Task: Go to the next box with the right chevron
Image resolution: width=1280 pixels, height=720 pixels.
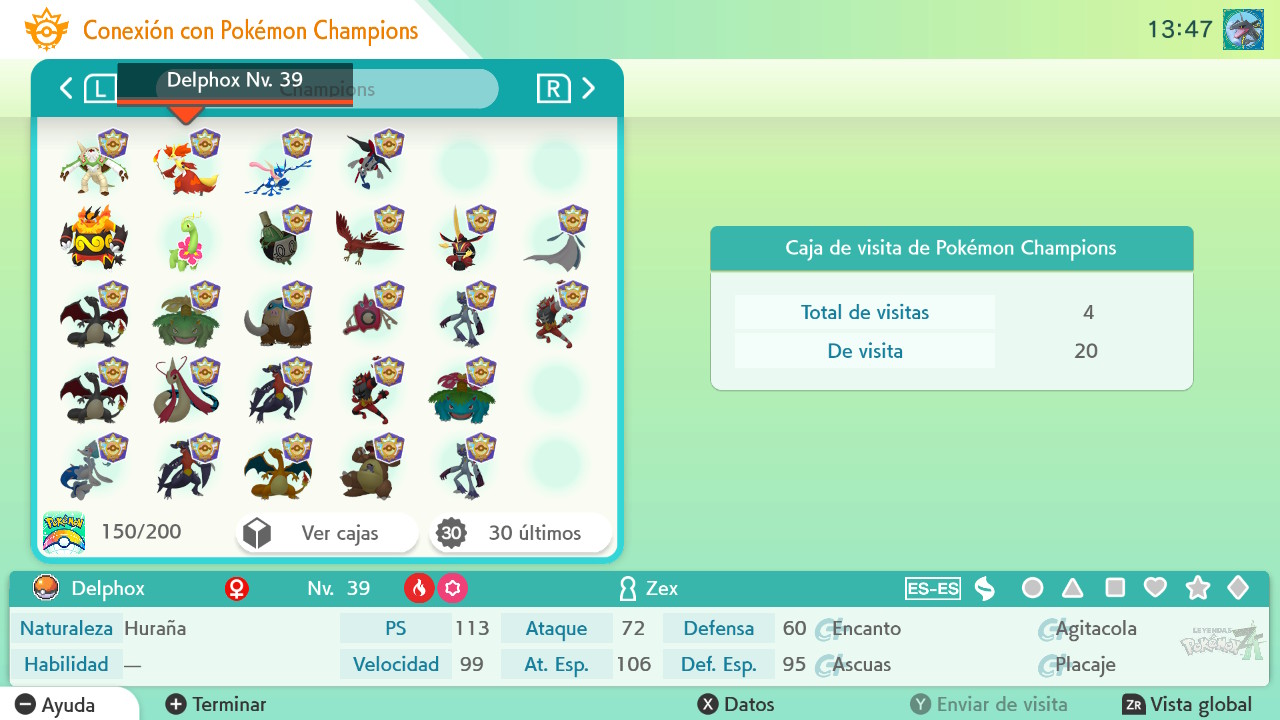Action: (x=589, y=88)
